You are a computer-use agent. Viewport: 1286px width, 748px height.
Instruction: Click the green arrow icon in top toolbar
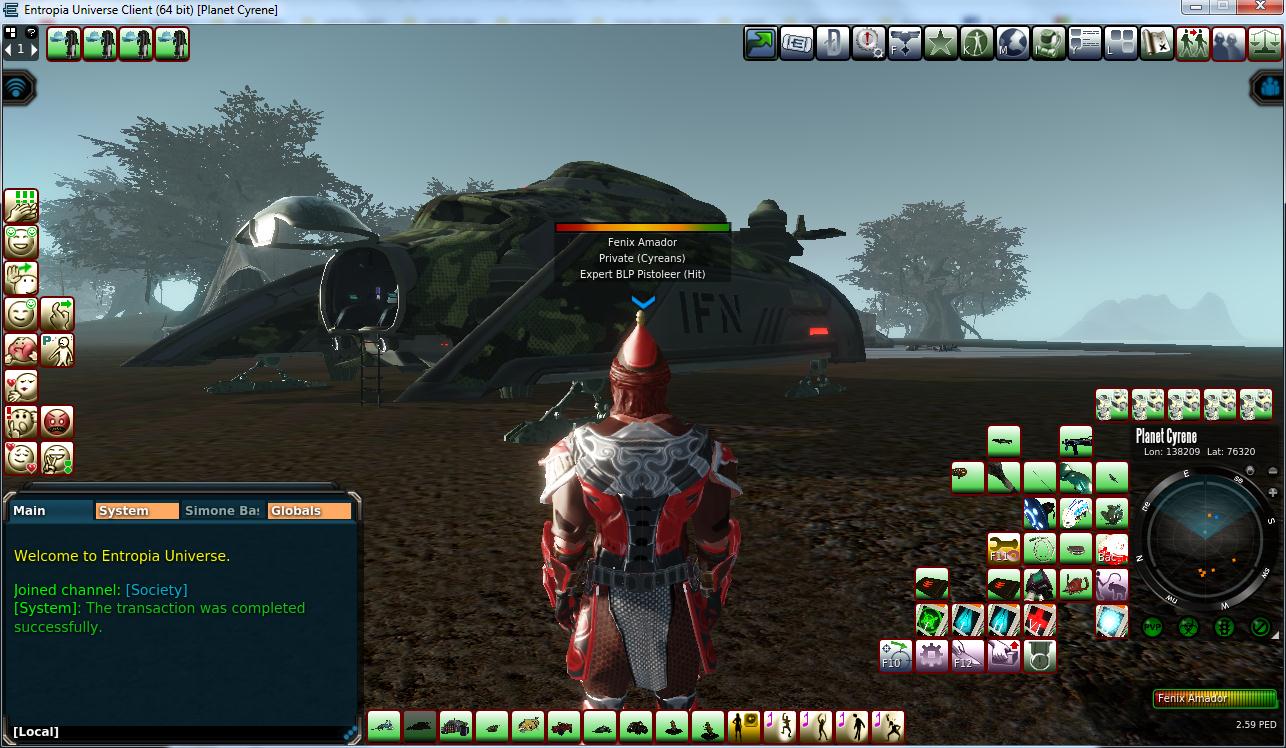click(x=761, y=43)
